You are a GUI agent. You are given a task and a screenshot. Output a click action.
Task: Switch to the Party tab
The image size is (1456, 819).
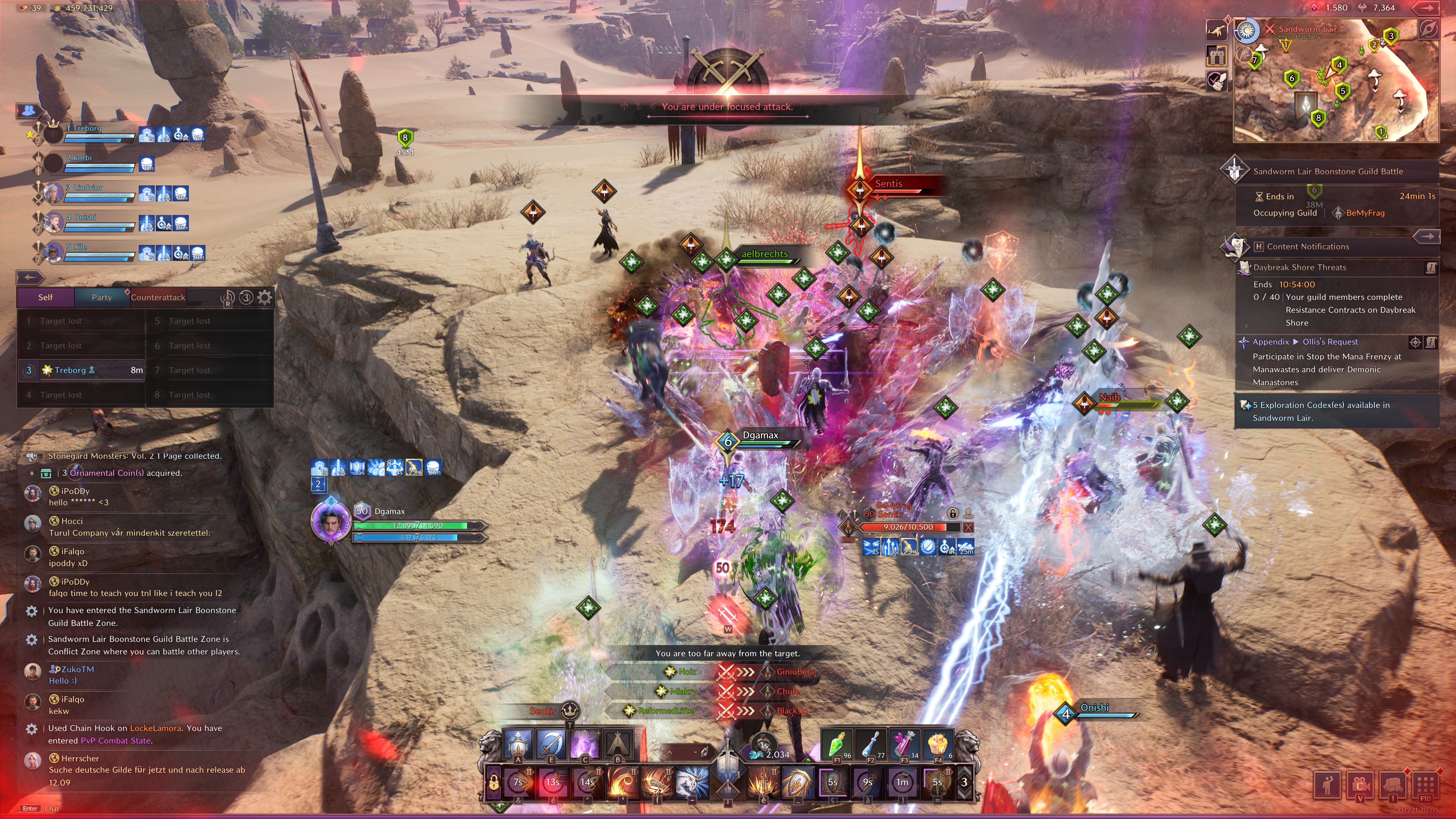102,297
